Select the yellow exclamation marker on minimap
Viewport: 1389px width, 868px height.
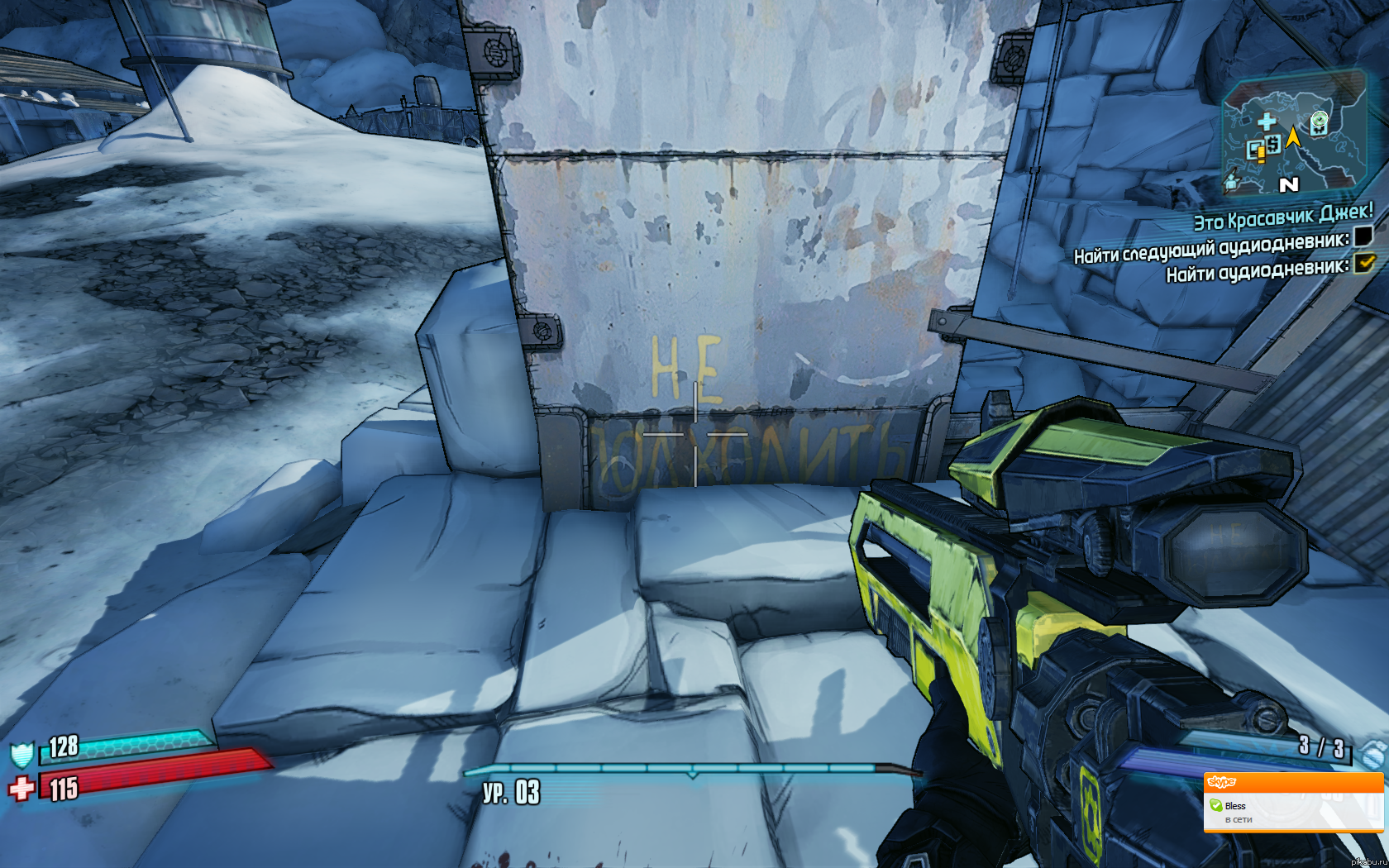click(1258, 151)
